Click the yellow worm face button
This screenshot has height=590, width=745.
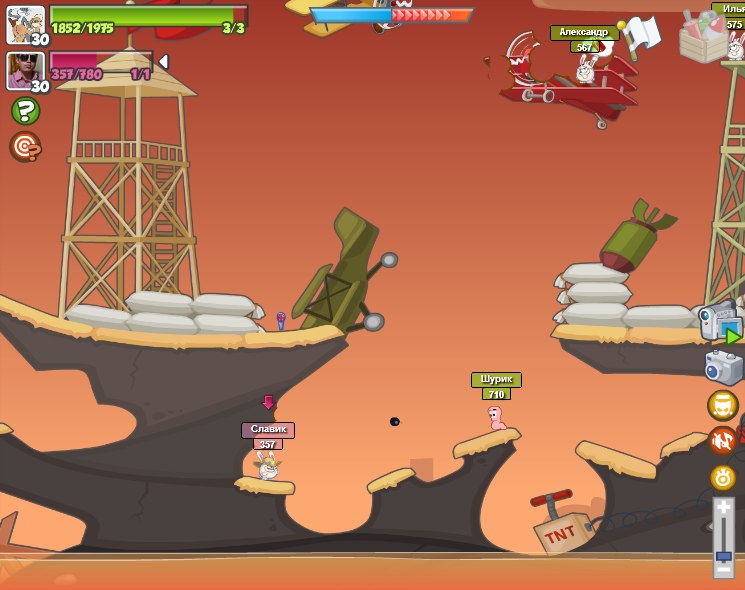[723, 405]
